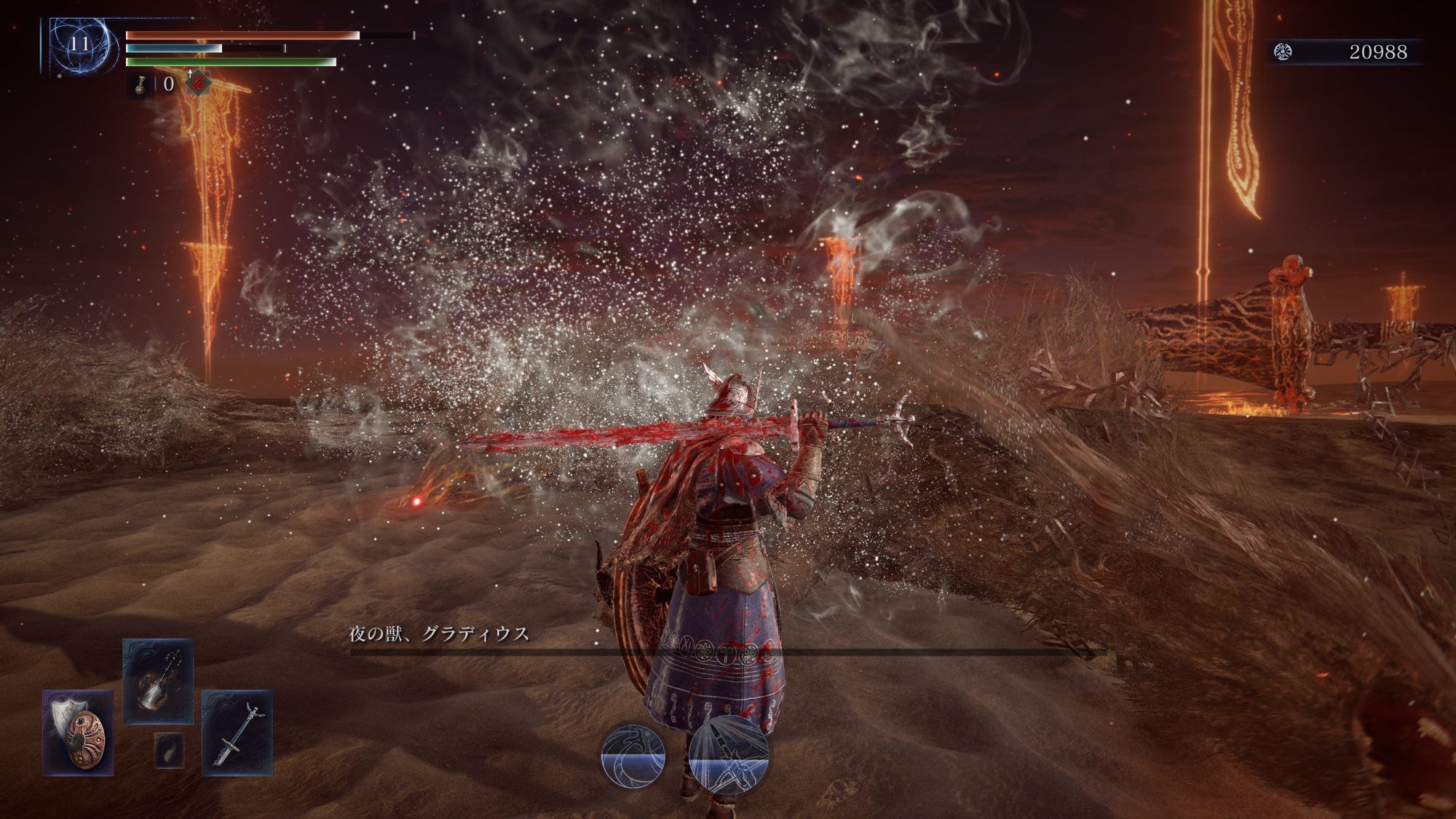Click the level 11 emblem
The image size is (1456, 819).
[79, 45]
